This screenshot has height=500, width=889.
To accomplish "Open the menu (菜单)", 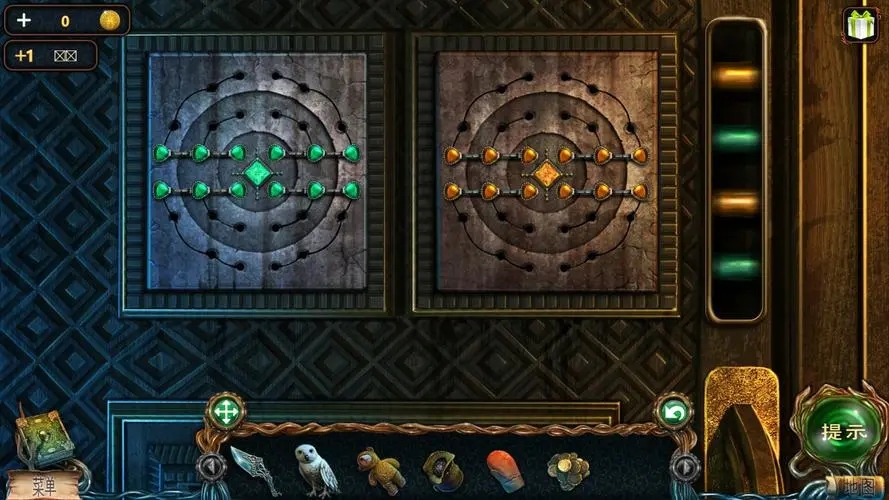I will click(x=42, y=486).
